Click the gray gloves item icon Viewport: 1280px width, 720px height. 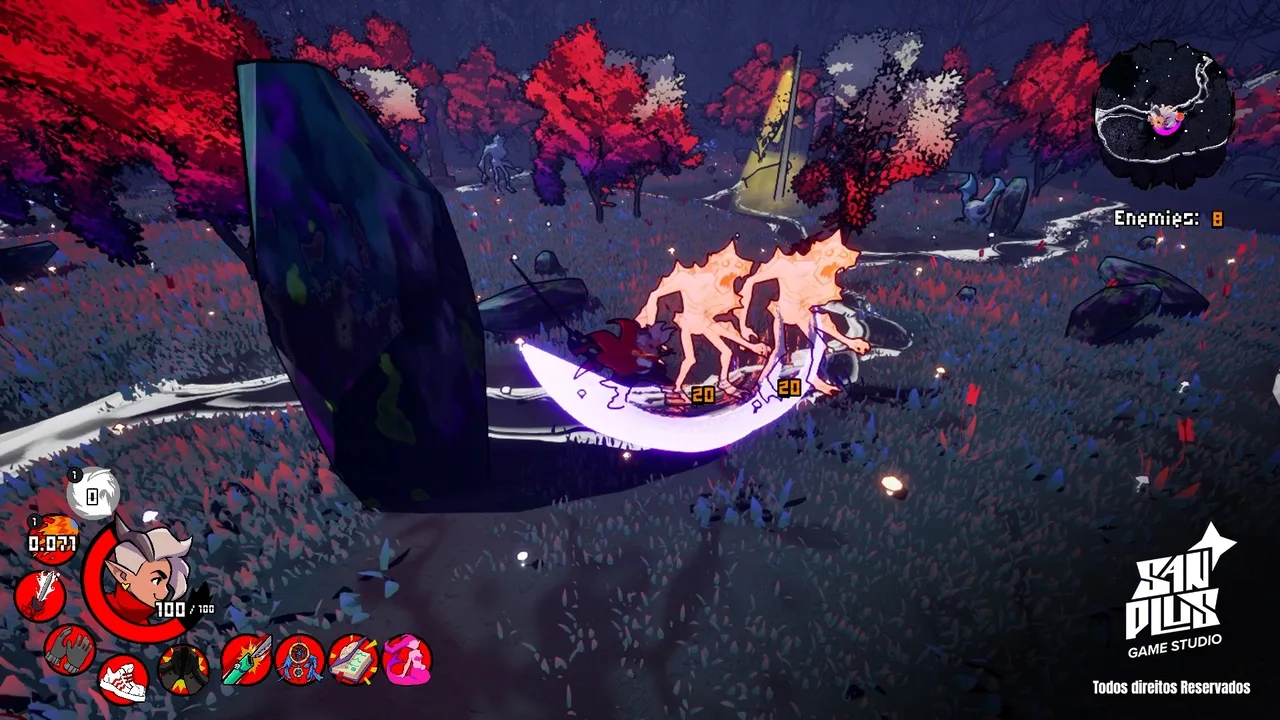(x=70, y=648)
